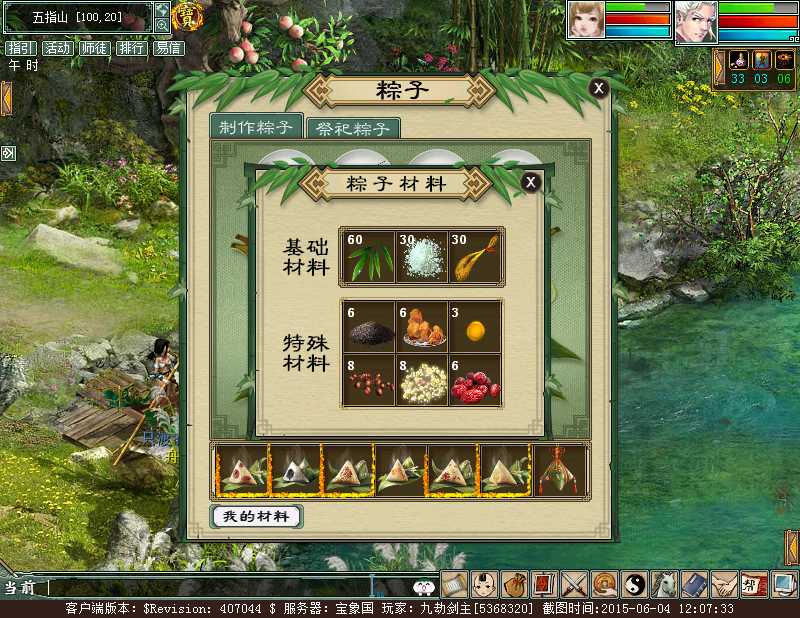Viewport: 800px width, 618px height.
Task: Open the 师徒 mentor menu
Action: click(94, 48)
